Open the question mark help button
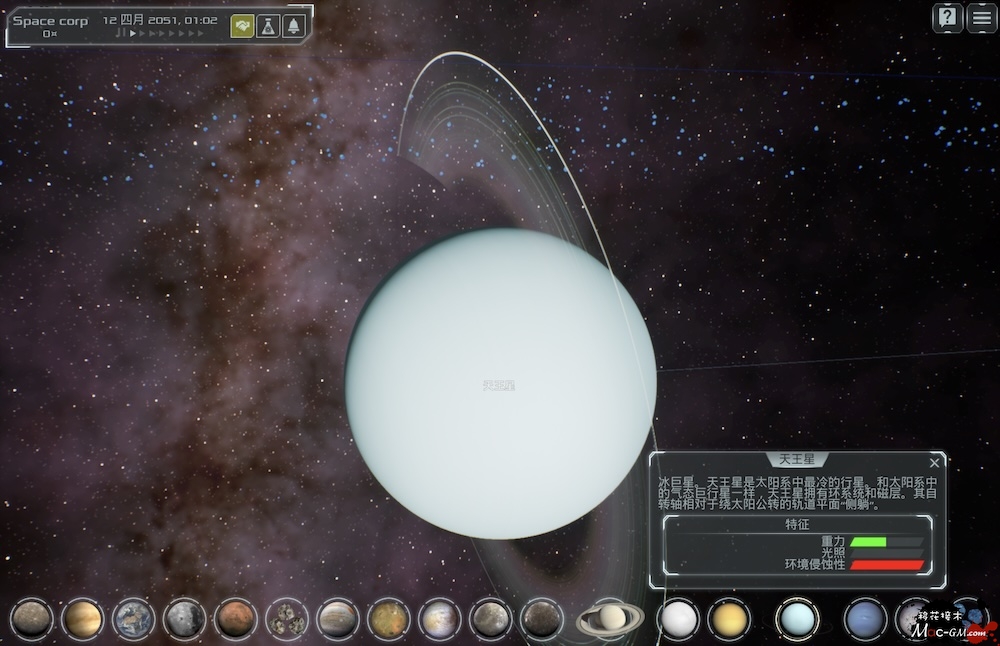This screenshot has height=646, width=1000. [947, 18]
